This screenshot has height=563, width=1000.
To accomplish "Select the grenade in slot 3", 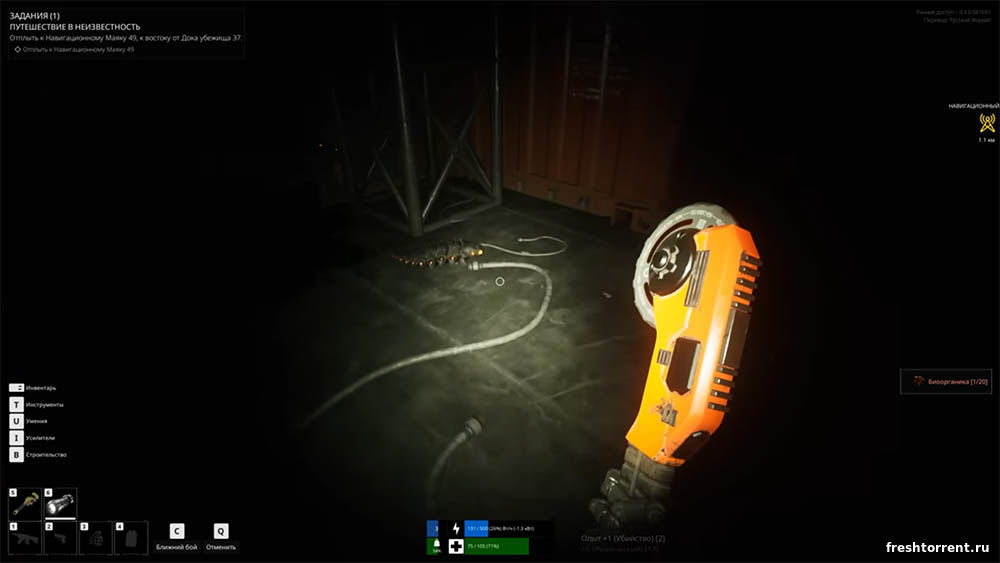I will click(96, 538).
